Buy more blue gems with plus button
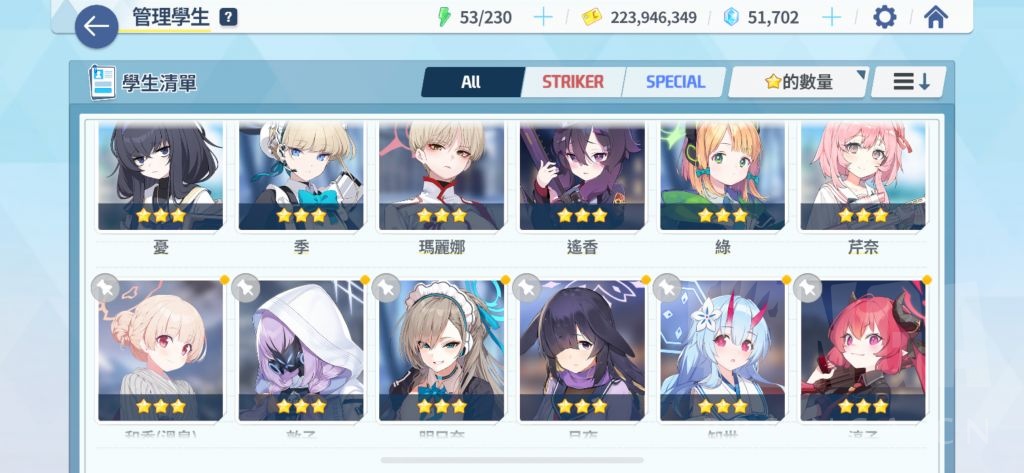The height and width of the screenshot is (473, 1024). click(831, 17)
